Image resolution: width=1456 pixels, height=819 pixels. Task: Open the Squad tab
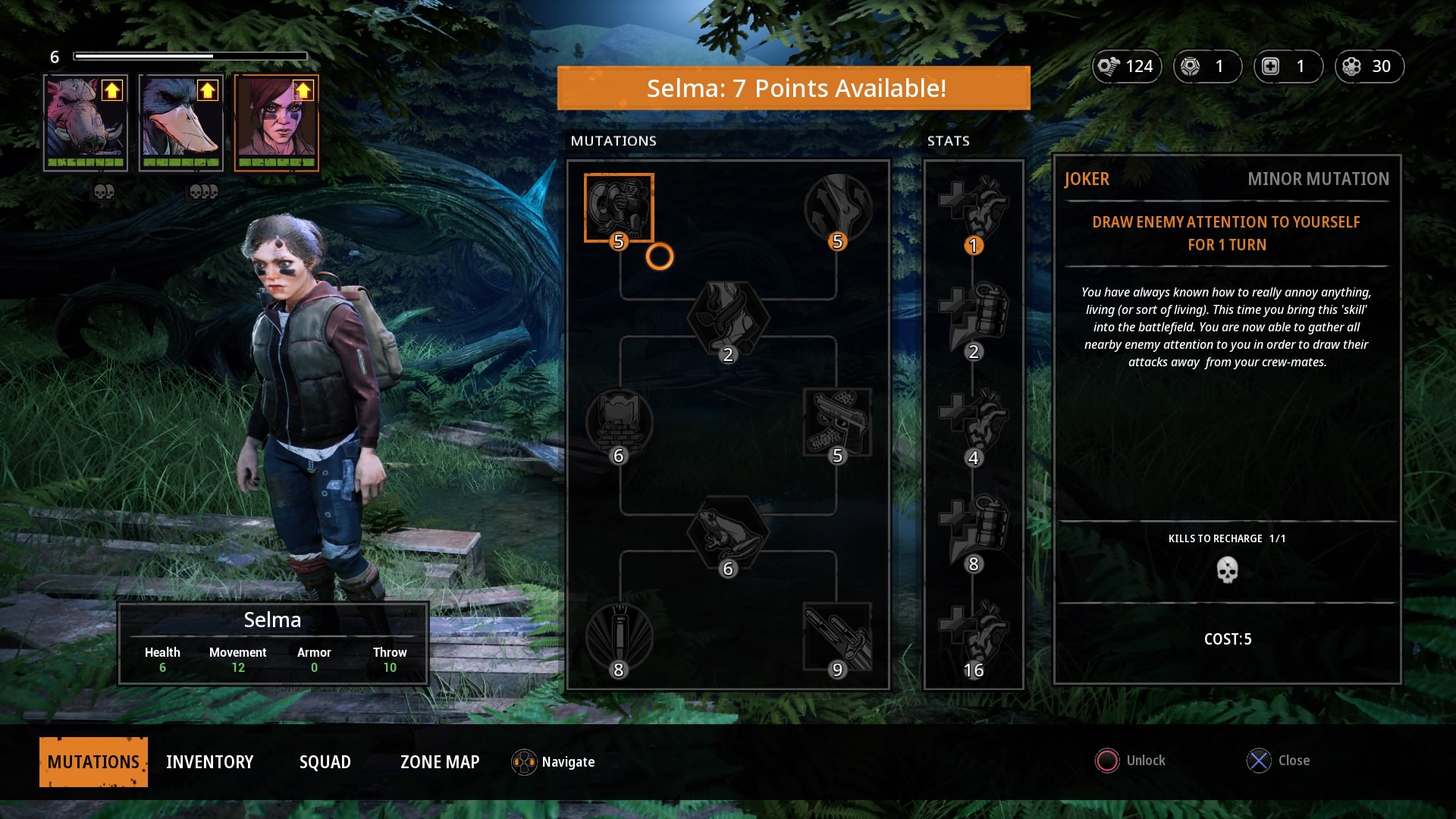point(325,762)
